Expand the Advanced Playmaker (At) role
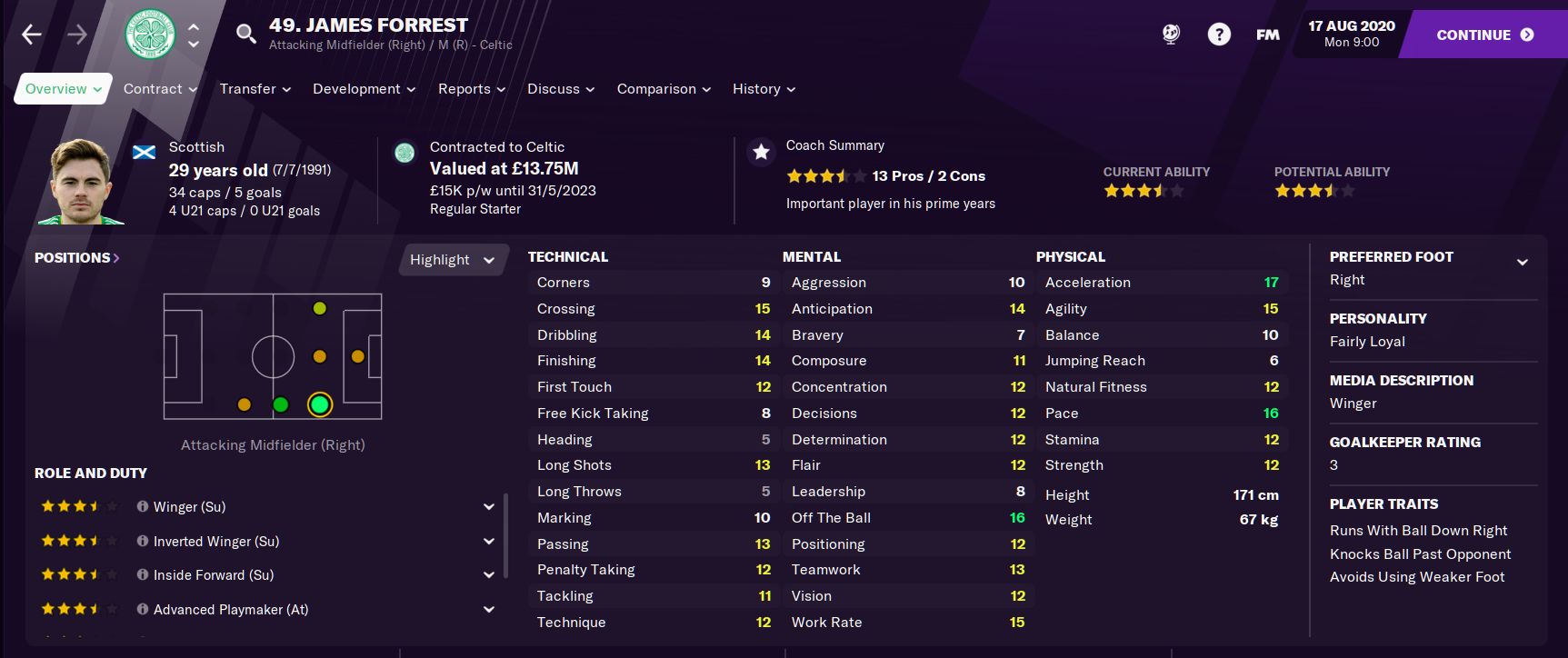Image resolution: width=1568 pixels, height=658 pixels. click(488, 610)
